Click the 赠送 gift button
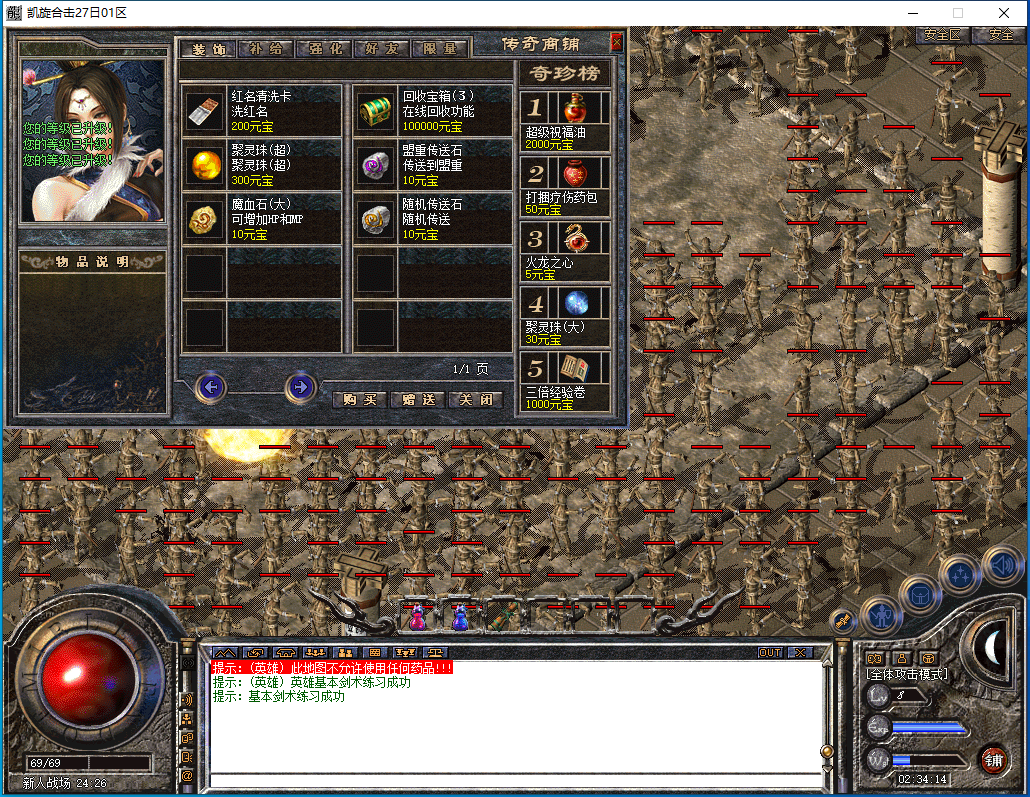 click(x=417, y=399)
